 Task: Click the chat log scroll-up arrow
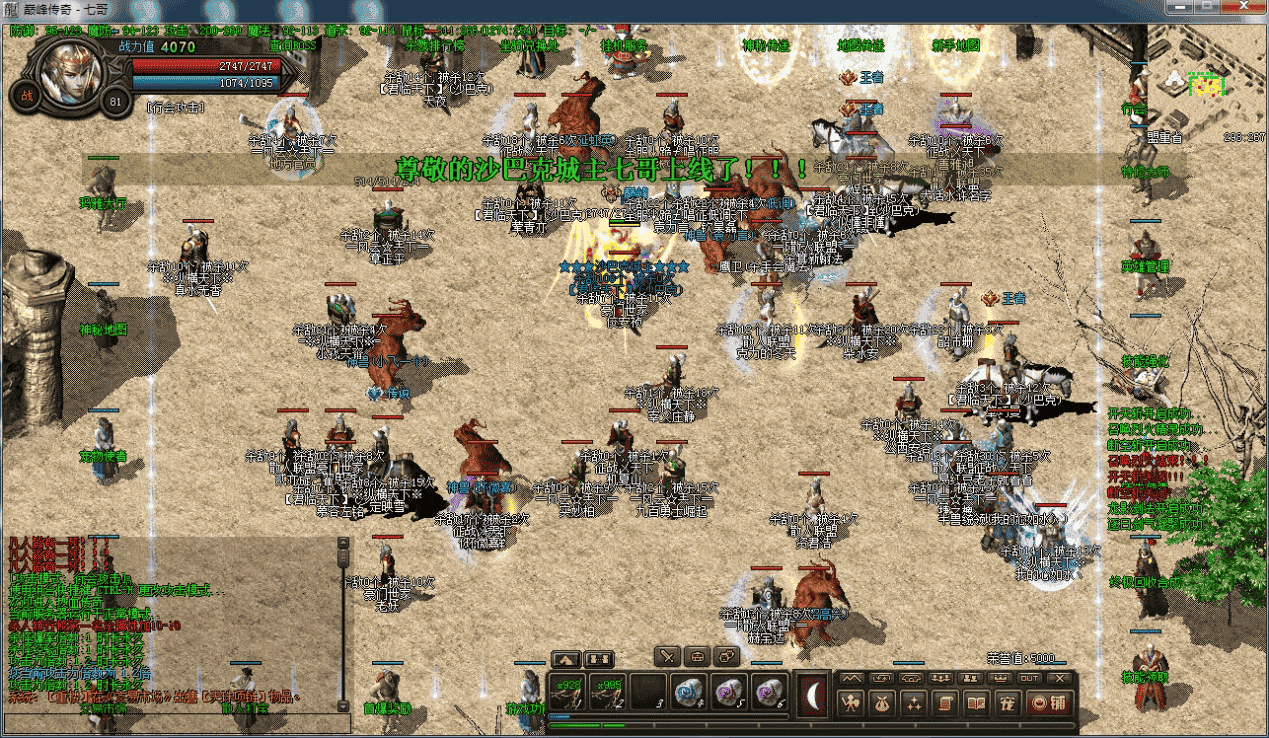[x=343, y=545]
